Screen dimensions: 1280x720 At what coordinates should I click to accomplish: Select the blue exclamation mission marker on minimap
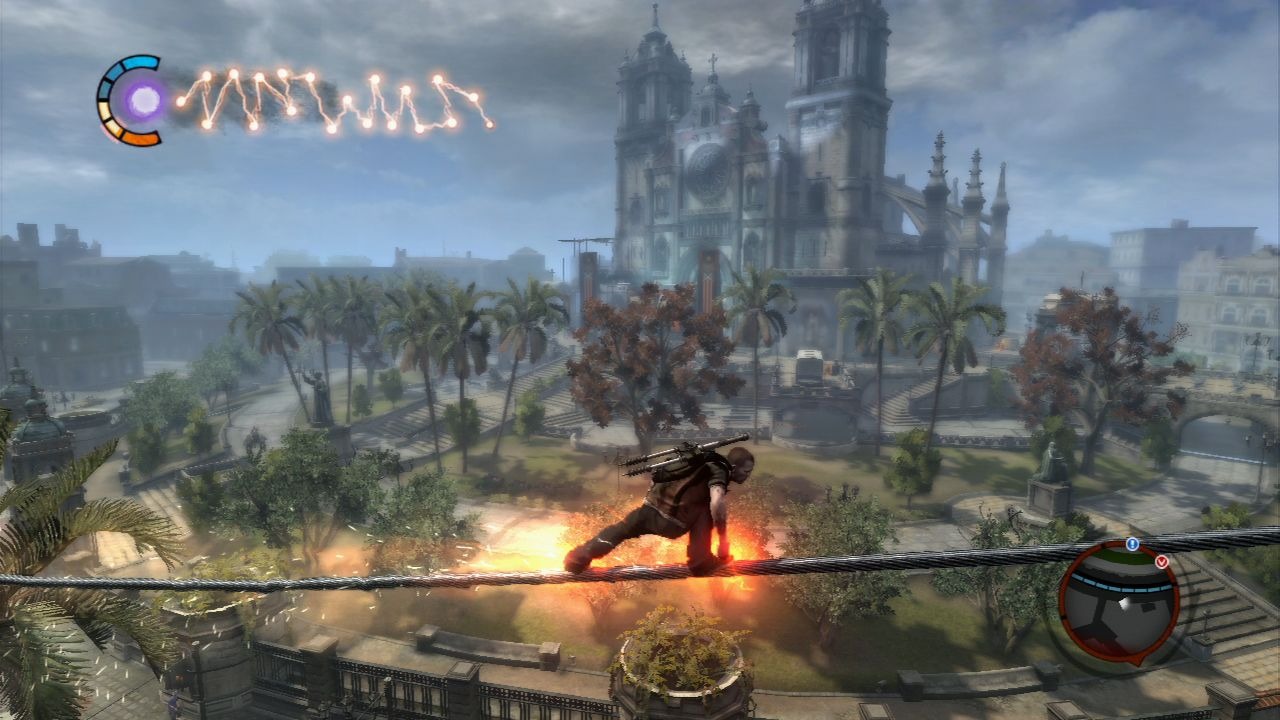click(1132, 543)
